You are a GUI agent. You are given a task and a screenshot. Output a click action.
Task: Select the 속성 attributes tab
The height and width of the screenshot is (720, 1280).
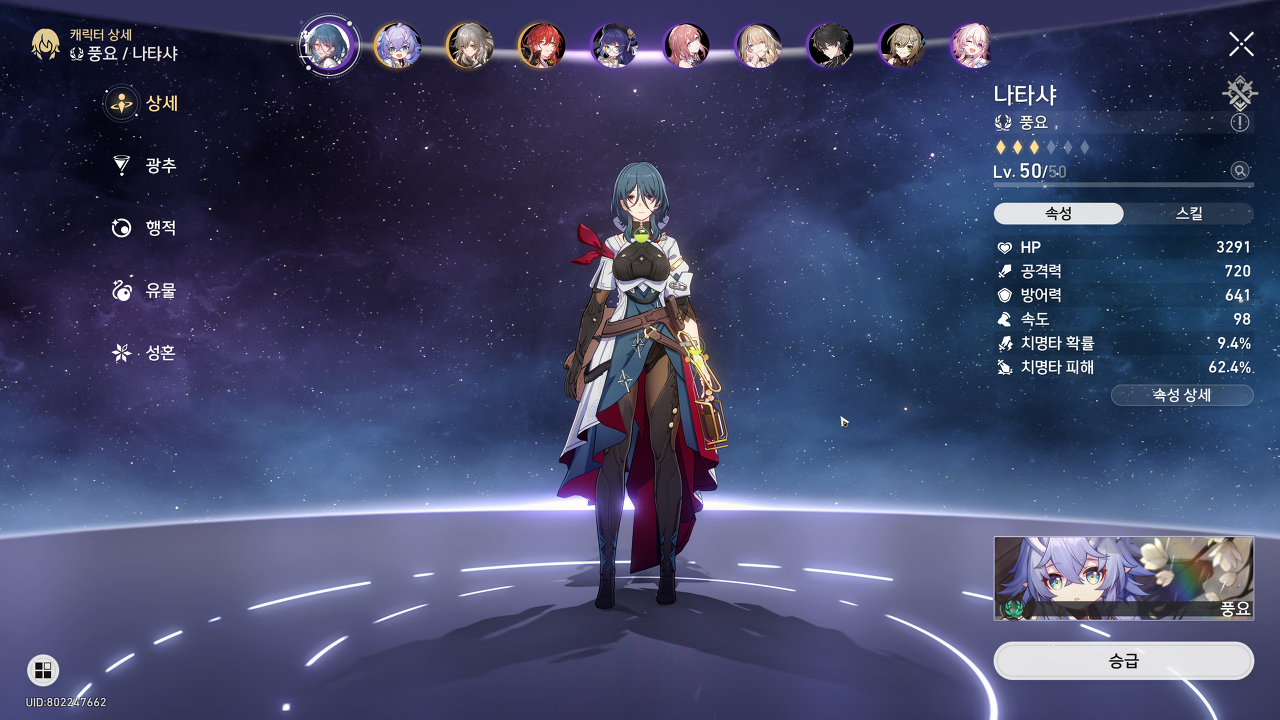point(1058,214)
